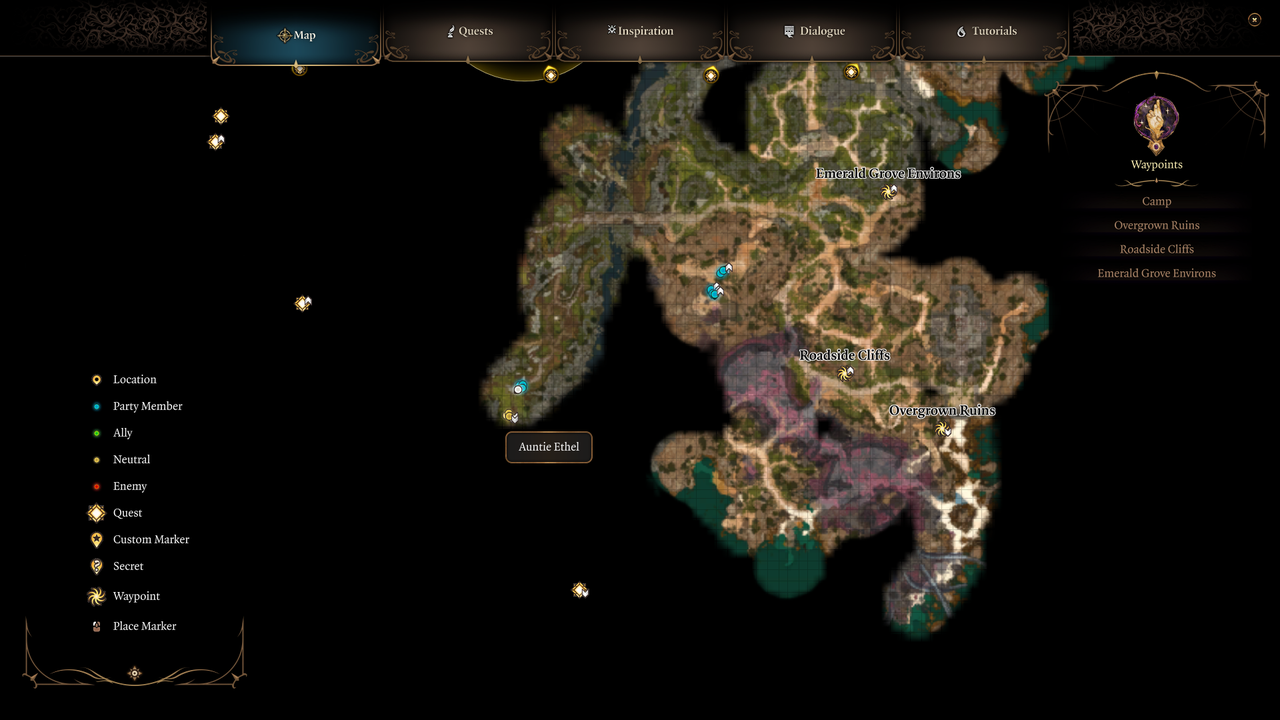
Task: Choose the Camp waypoint
Action: [x=1156, y=201]
